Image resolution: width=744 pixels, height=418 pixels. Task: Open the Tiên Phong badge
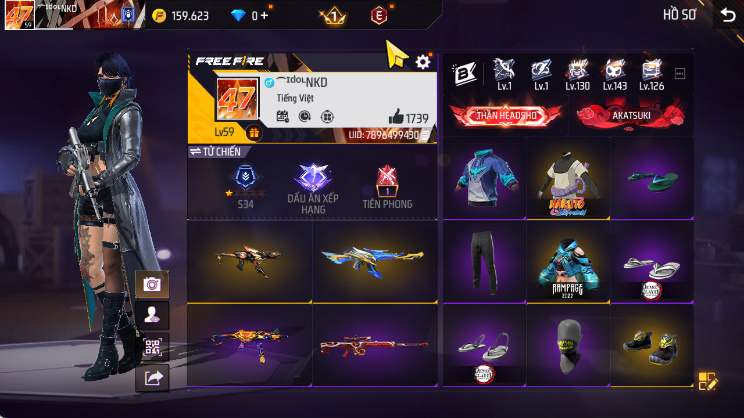pos(386,184)
